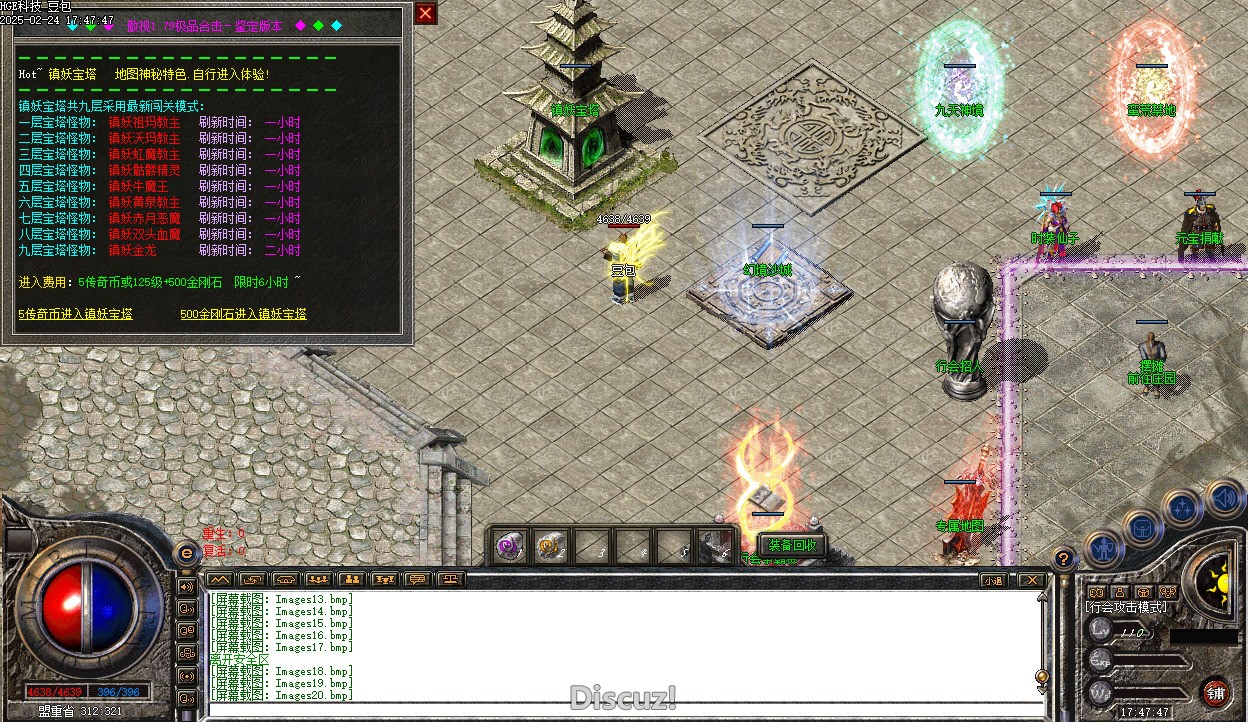Open the skills round button with stars
Image resolution: width=1248 pixels, height=722 pixels.
pyautogui.click(x=1182, y=508)
